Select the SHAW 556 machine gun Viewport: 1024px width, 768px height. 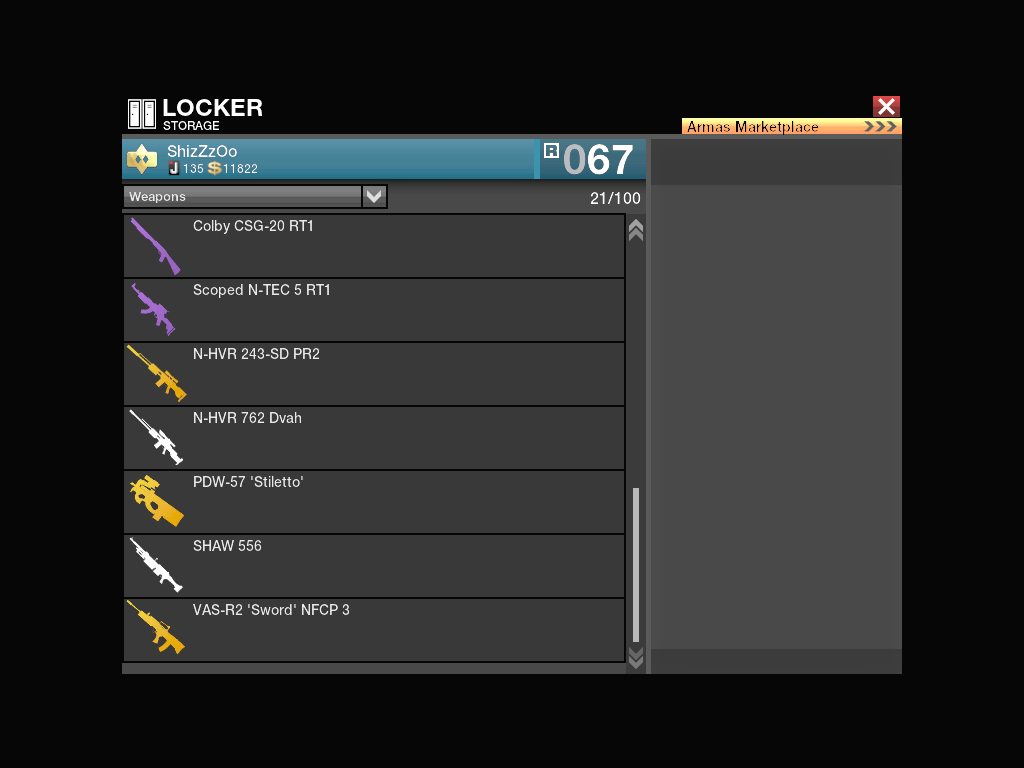click(x=374, y=566)
